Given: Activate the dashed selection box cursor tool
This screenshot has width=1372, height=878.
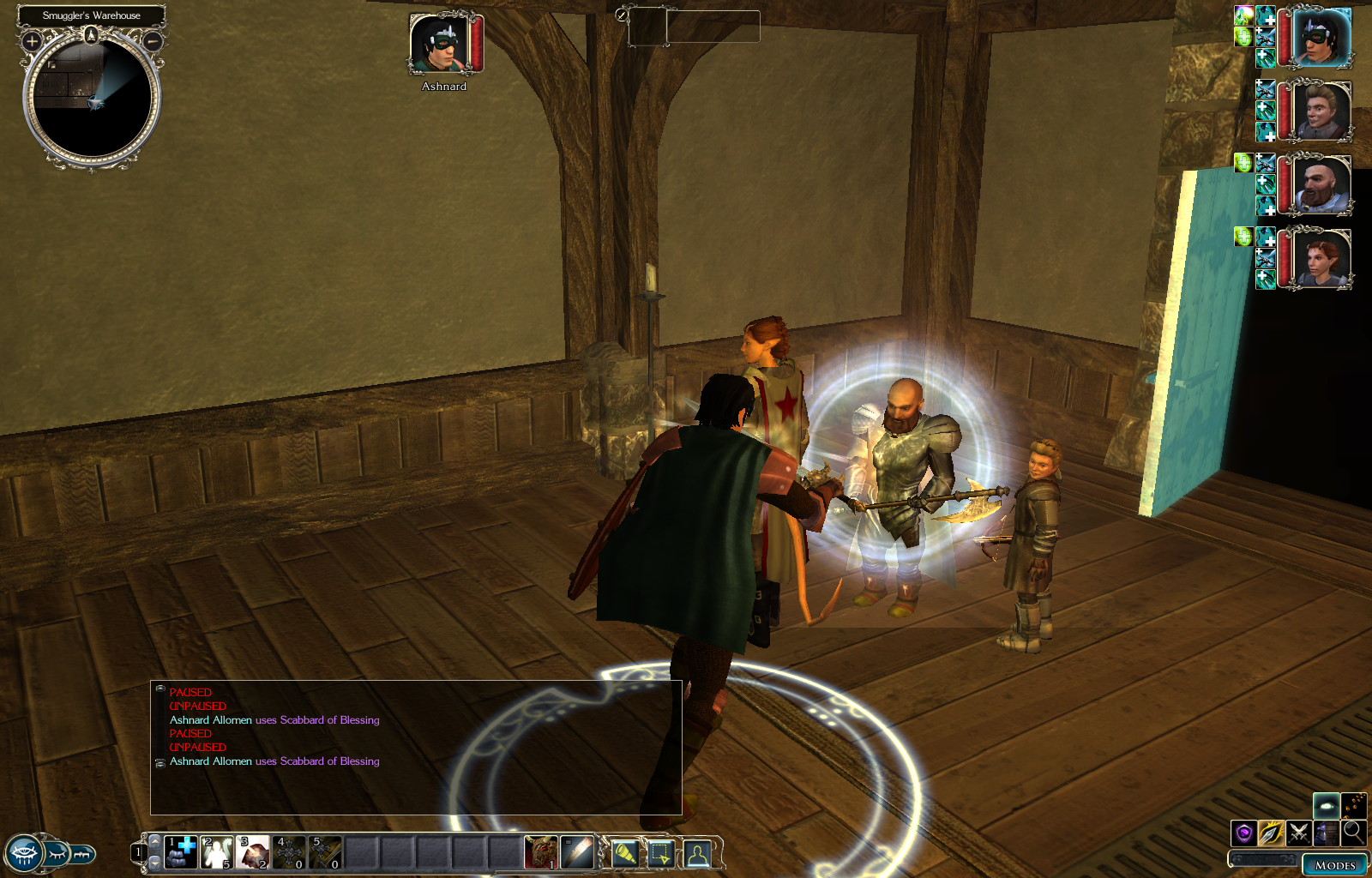Looking at the screenshot, I should click(x=660, y=853).
